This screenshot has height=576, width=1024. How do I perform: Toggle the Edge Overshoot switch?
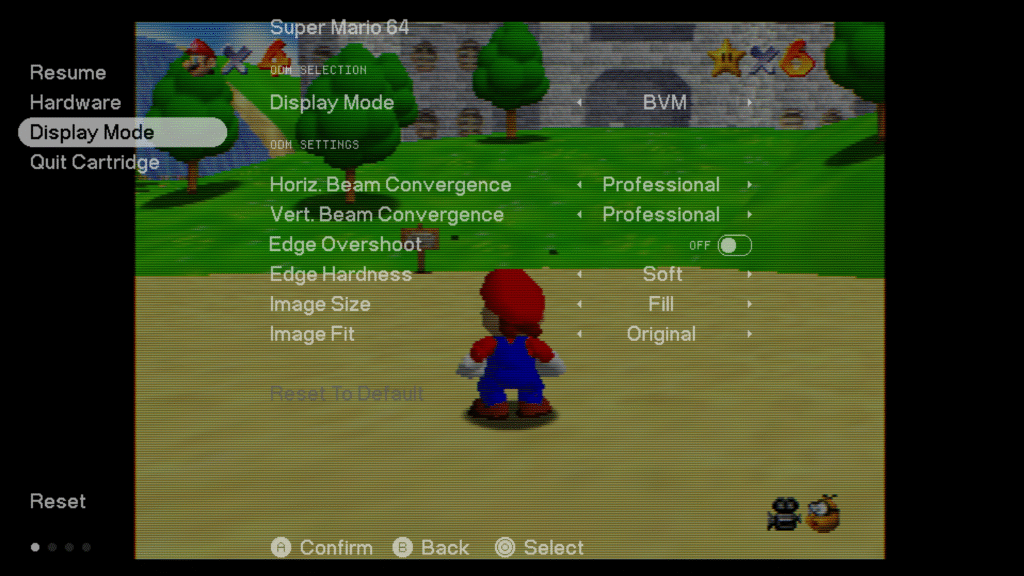click(734, 245)
